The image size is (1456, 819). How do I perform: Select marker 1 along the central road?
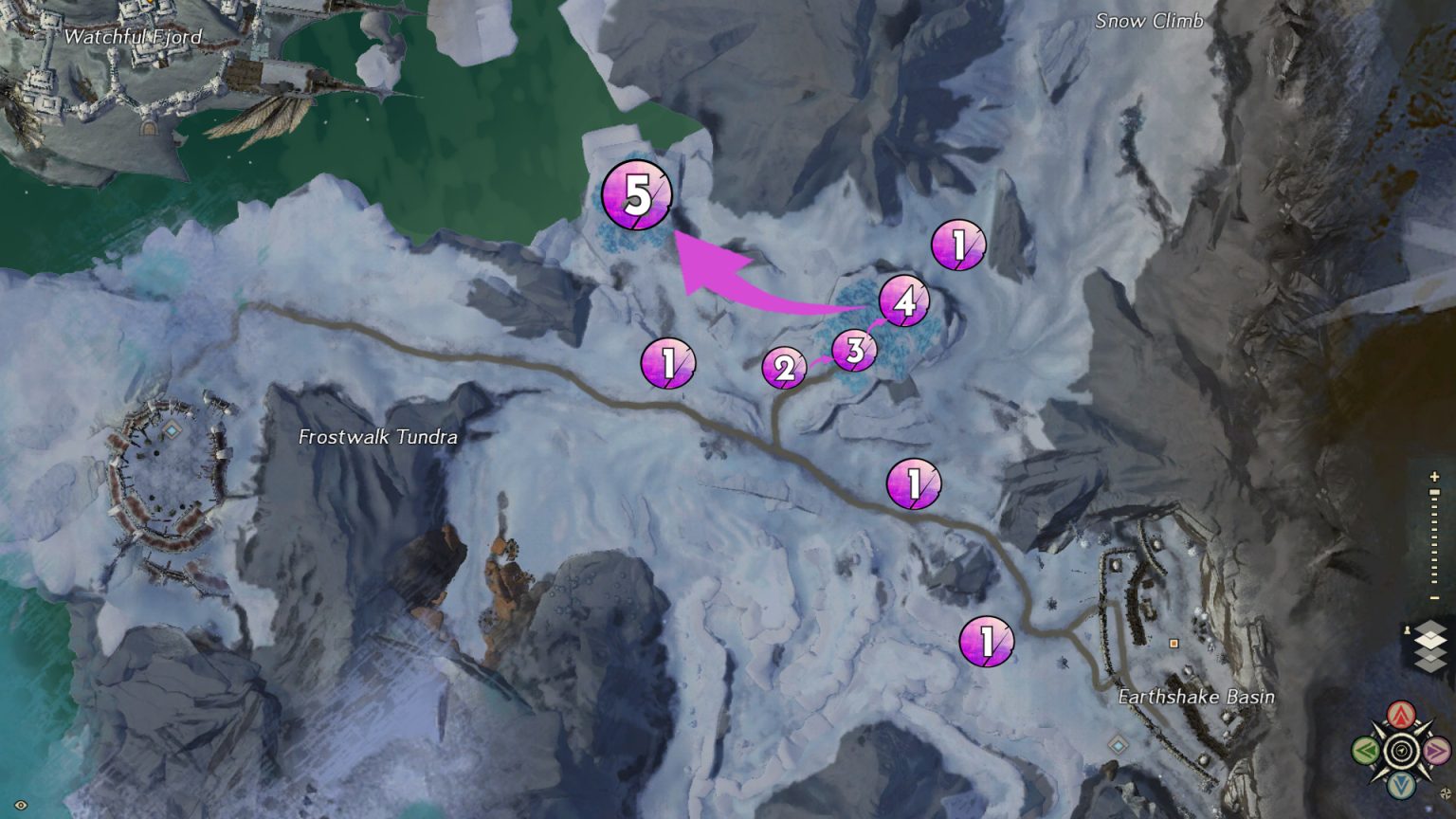pos(913,482)
